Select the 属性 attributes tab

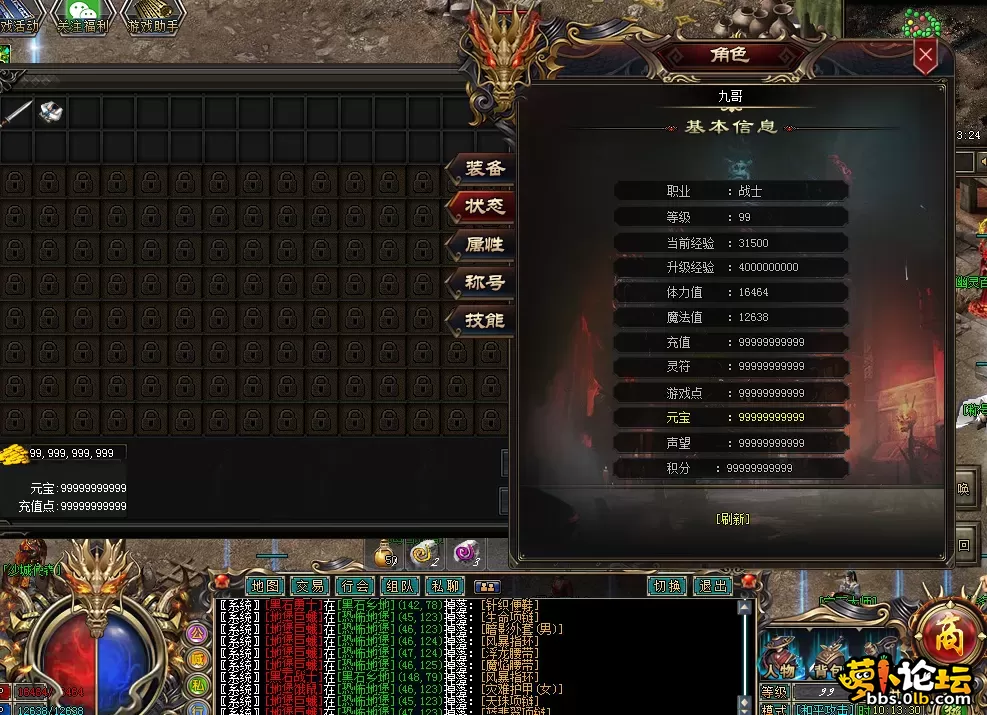[485, 244]
